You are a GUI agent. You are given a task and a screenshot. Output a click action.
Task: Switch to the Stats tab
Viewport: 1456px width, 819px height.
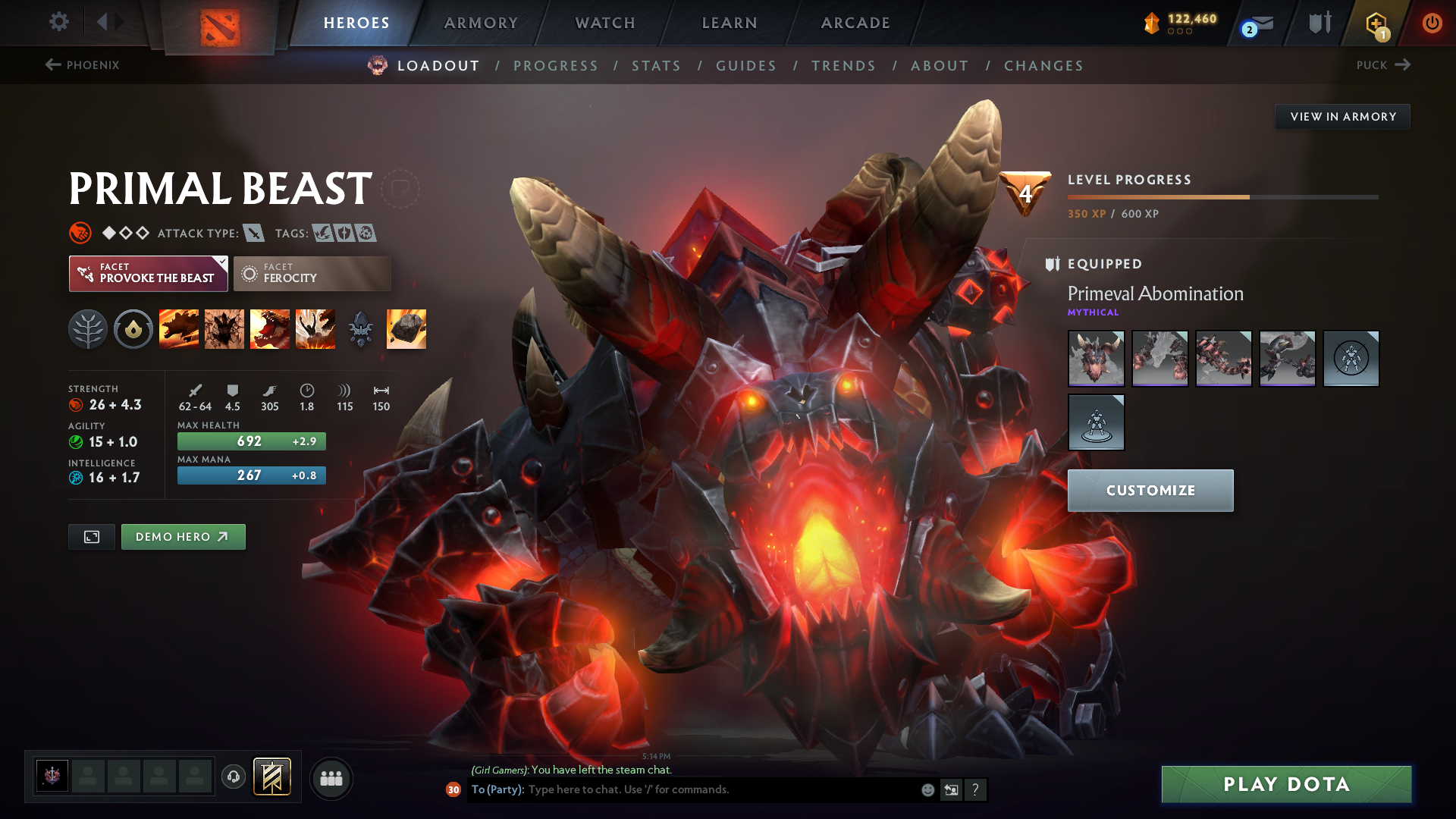pyautogui.click(x=656, y=65)
